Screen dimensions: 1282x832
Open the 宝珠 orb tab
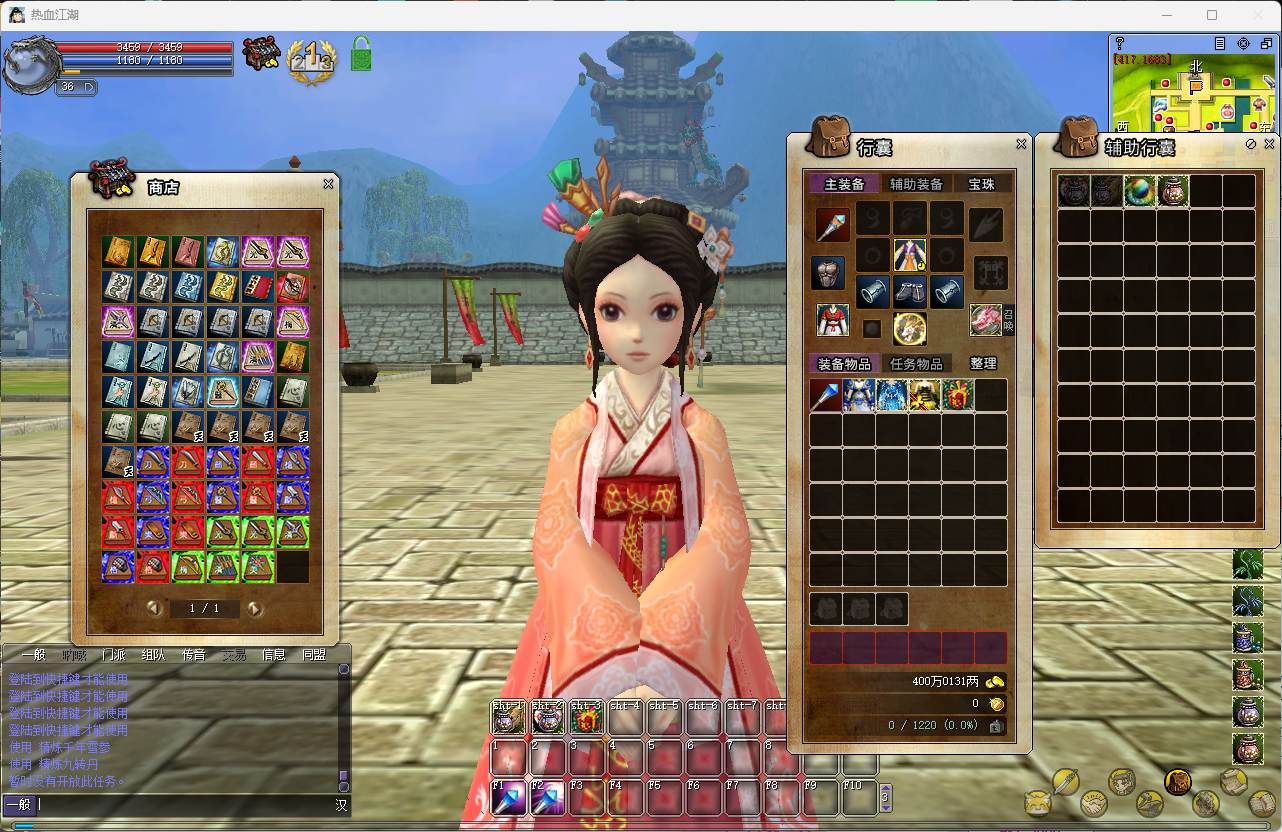pyautogui.click(x=981, y=184)
